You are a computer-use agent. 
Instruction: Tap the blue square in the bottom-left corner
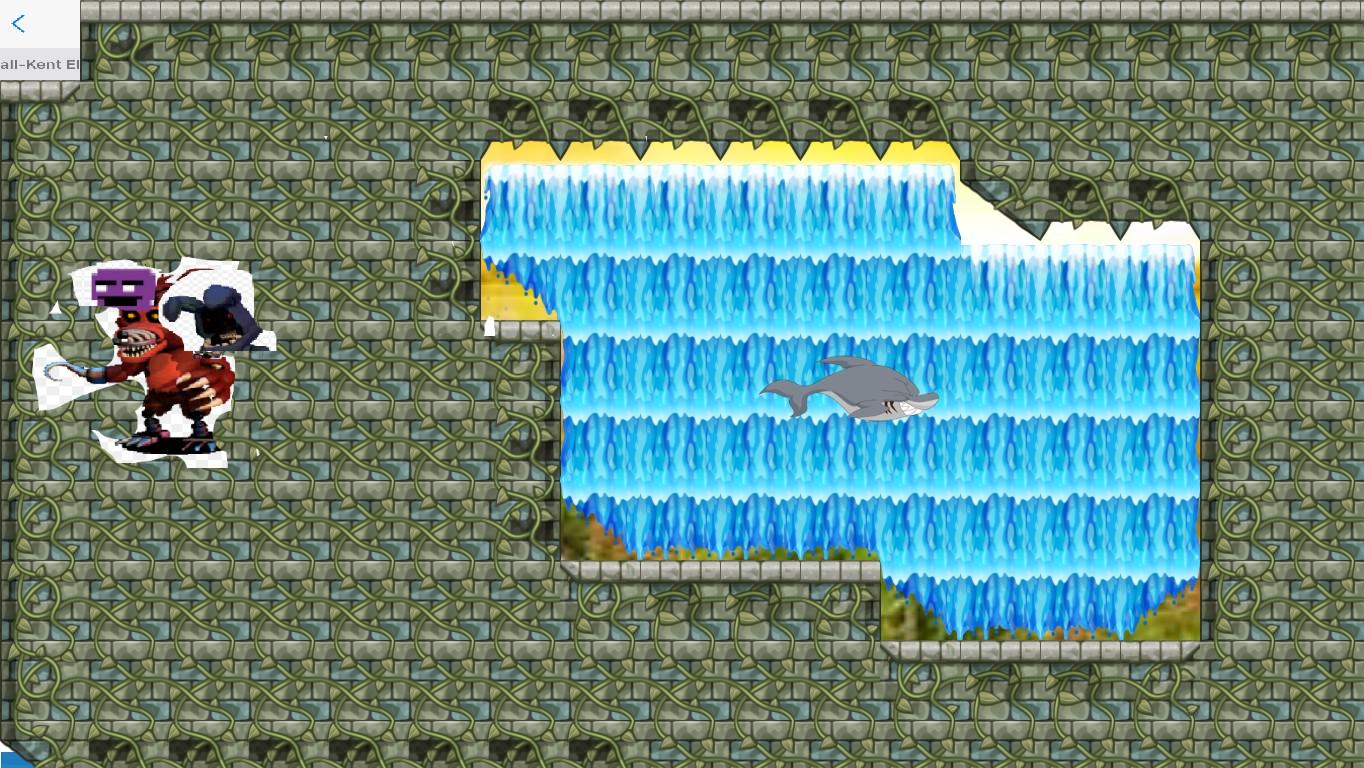[x=12, y=758]
